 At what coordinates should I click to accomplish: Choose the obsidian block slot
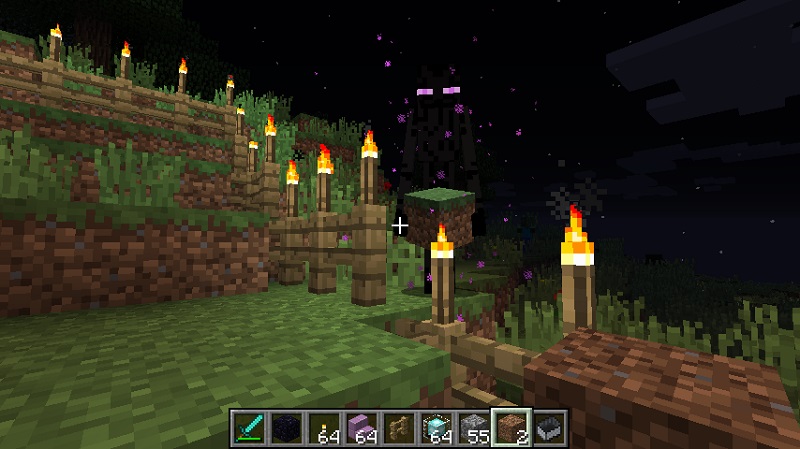coord(285,427)
